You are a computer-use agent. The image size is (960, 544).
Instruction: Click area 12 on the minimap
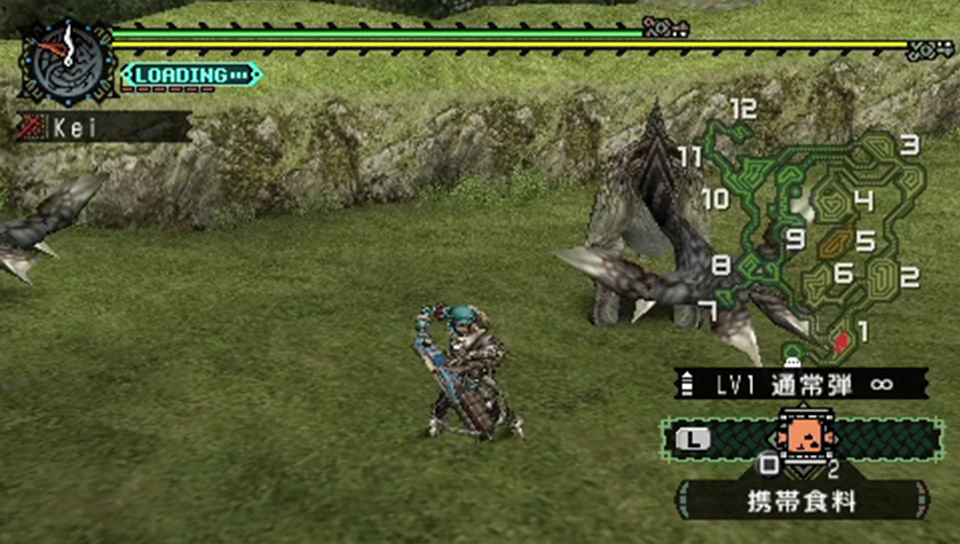(x=743, y=110)
